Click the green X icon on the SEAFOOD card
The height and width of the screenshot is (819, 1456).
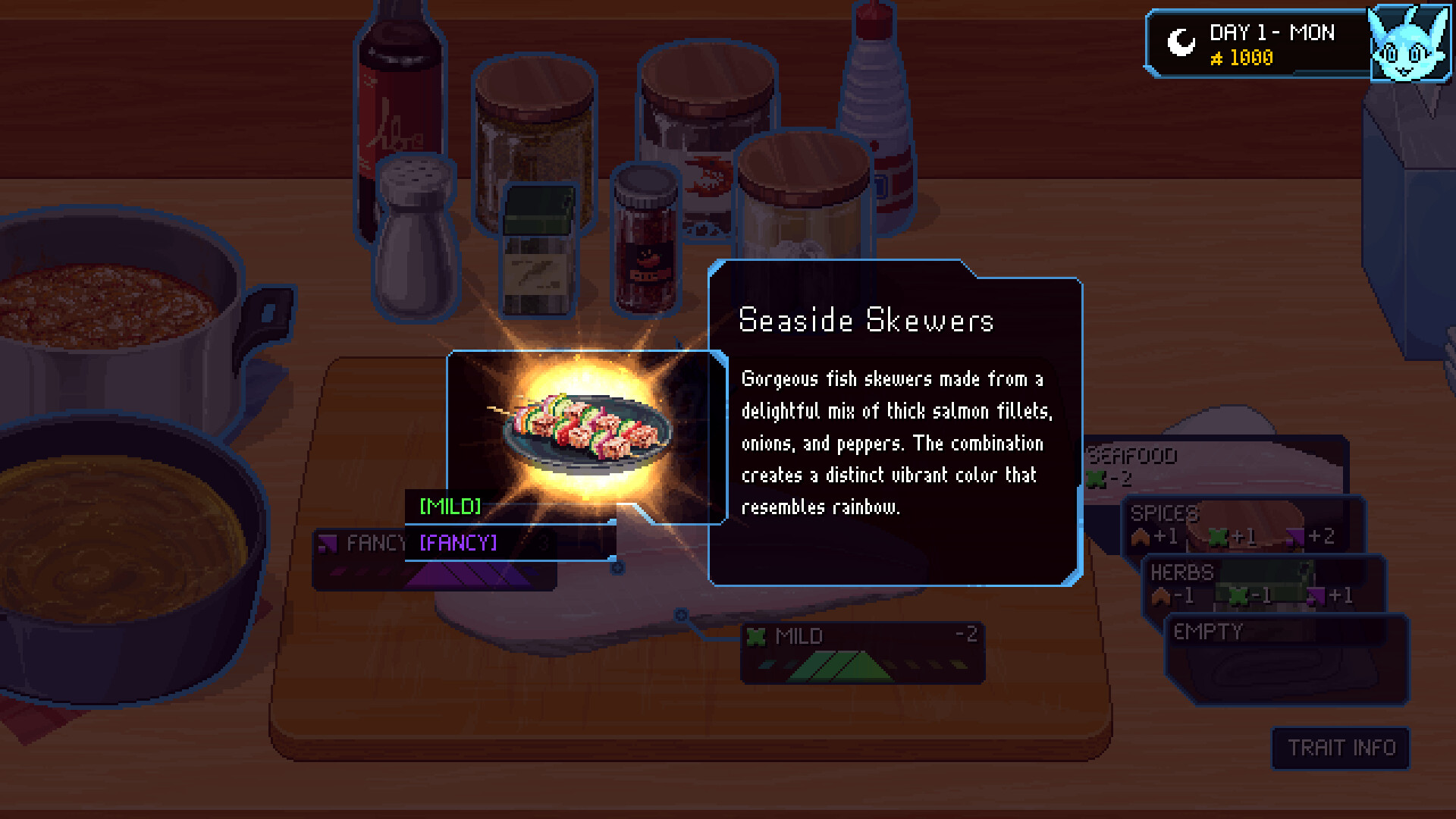coord(1095,478)
